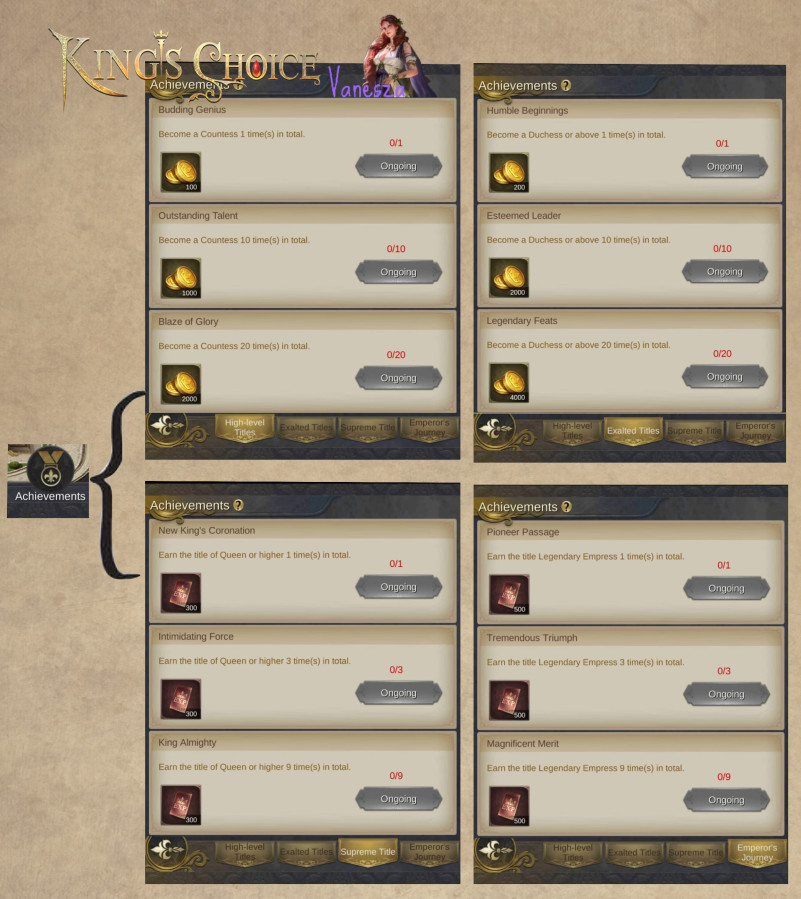Image resolution: width=801 pixels, height=899 pixels.
Task: Click the 4000 gold reward for Legendary Feats
Action: pos(508,382)
